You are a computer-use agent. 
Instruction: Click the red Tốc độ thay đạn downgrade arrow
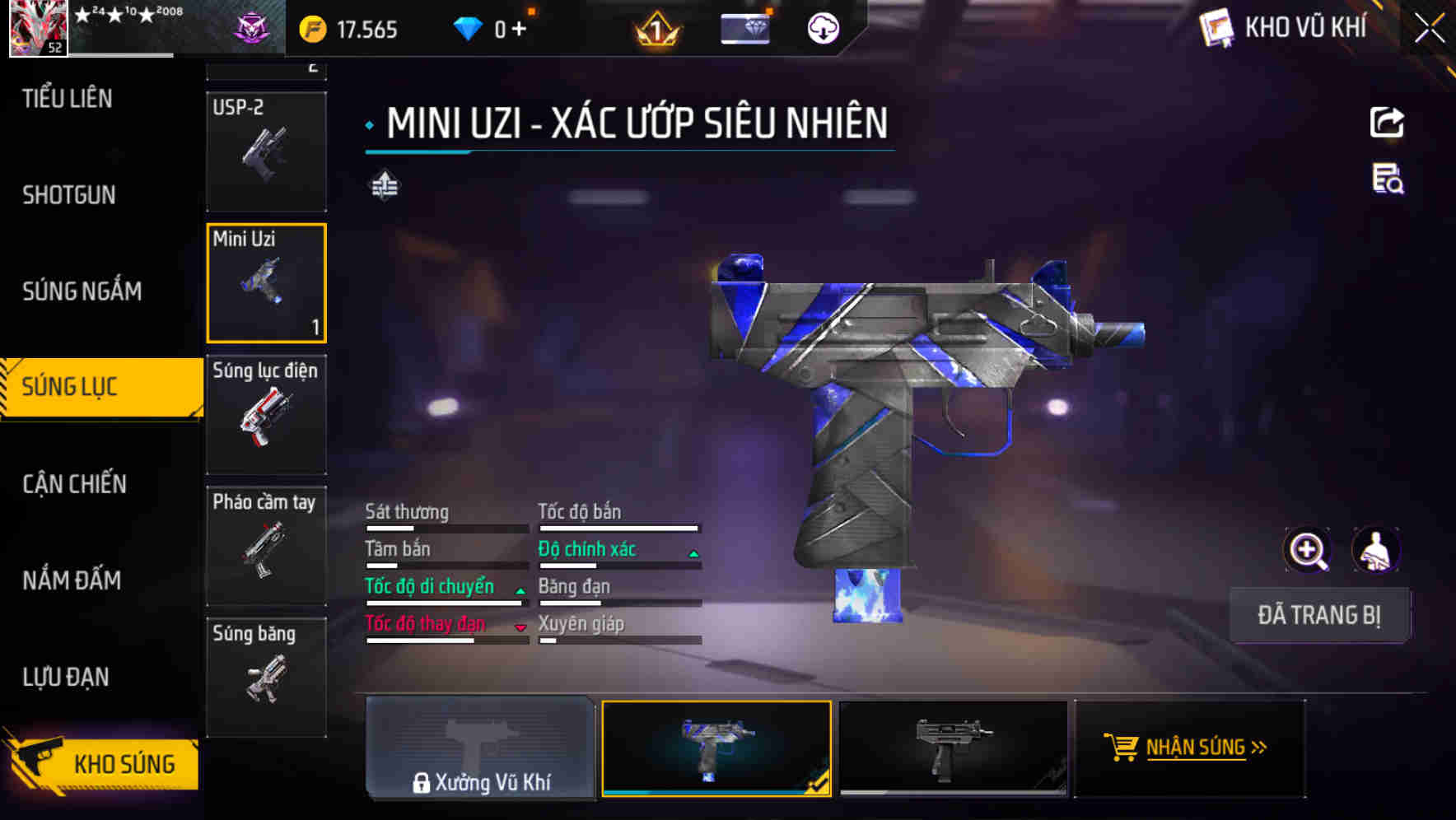point(520,628)
